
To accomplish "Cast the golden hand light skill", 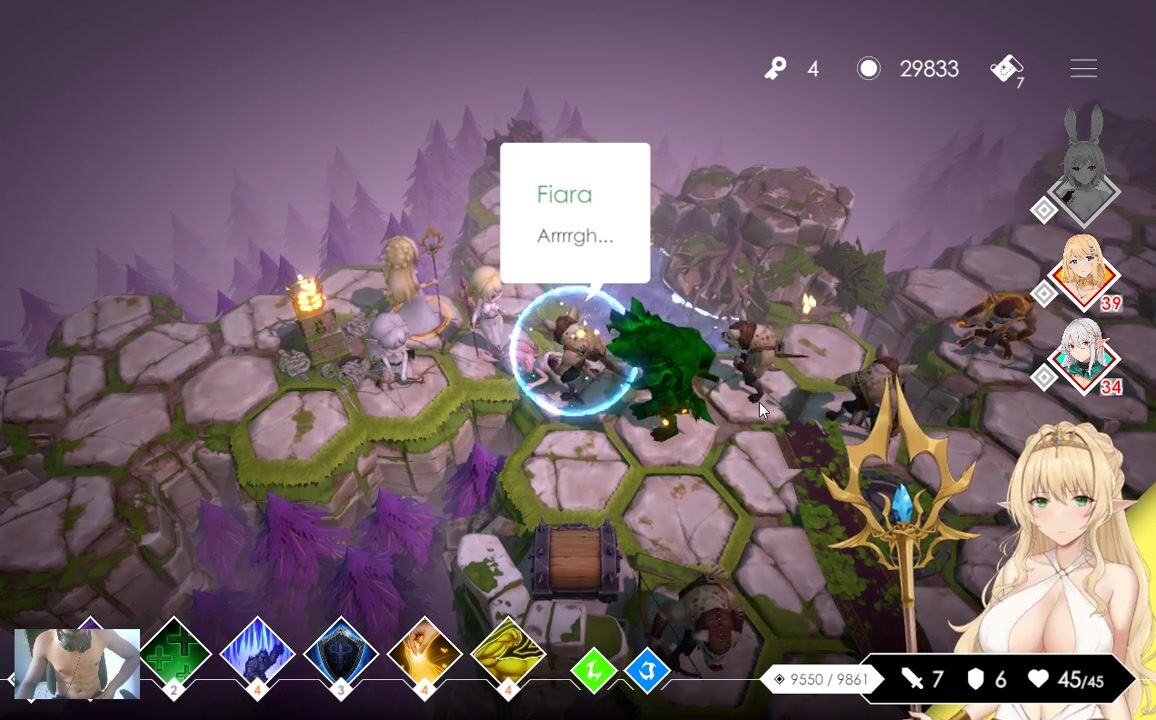I will coord(424,653).
